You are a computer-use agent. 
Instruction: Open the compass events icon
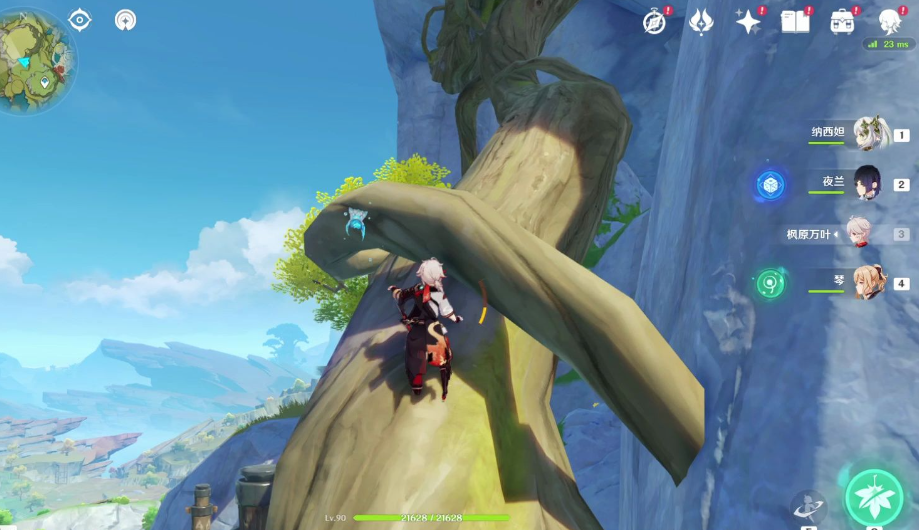tap(654, 22)
